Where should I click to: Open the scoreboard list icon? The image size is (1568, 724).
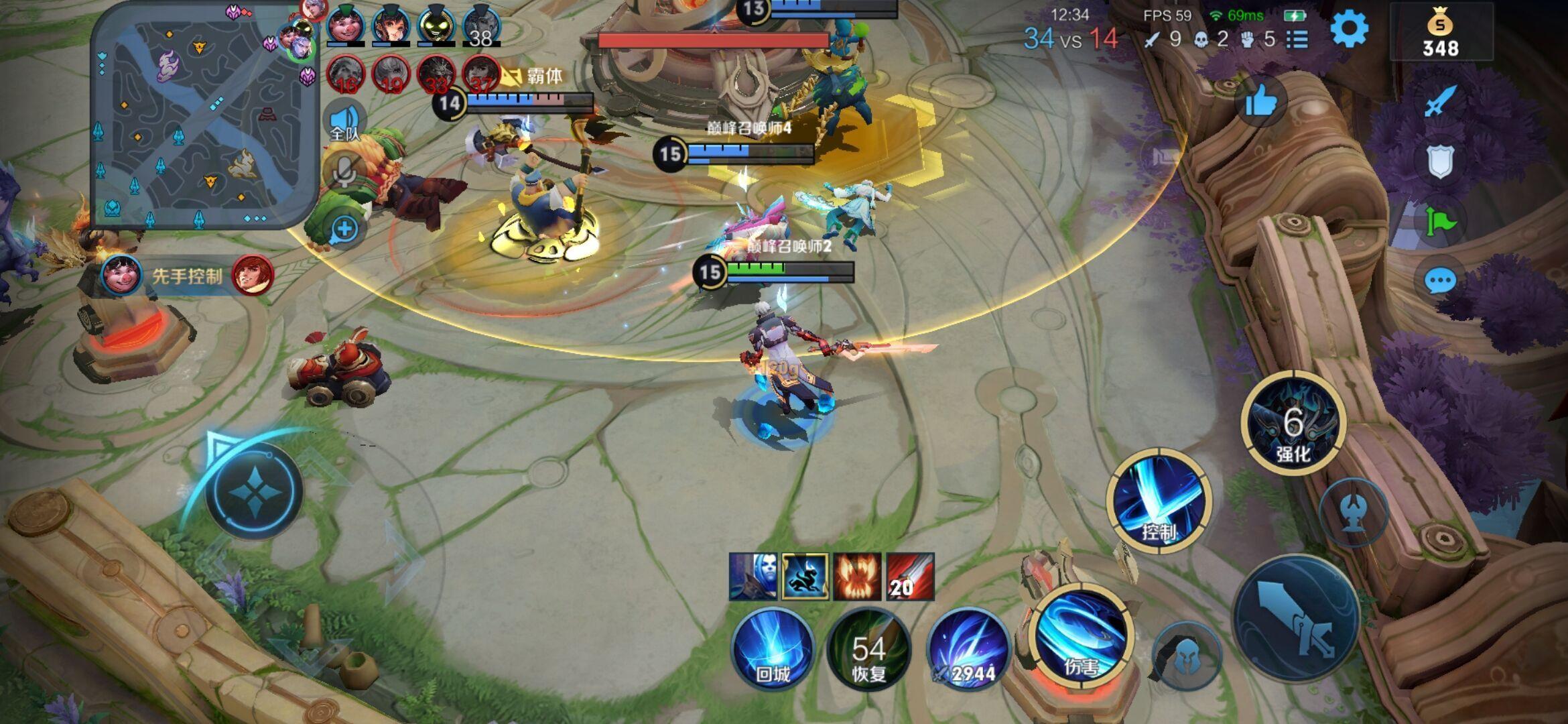pyautogui.click(x=1298, y=40)
